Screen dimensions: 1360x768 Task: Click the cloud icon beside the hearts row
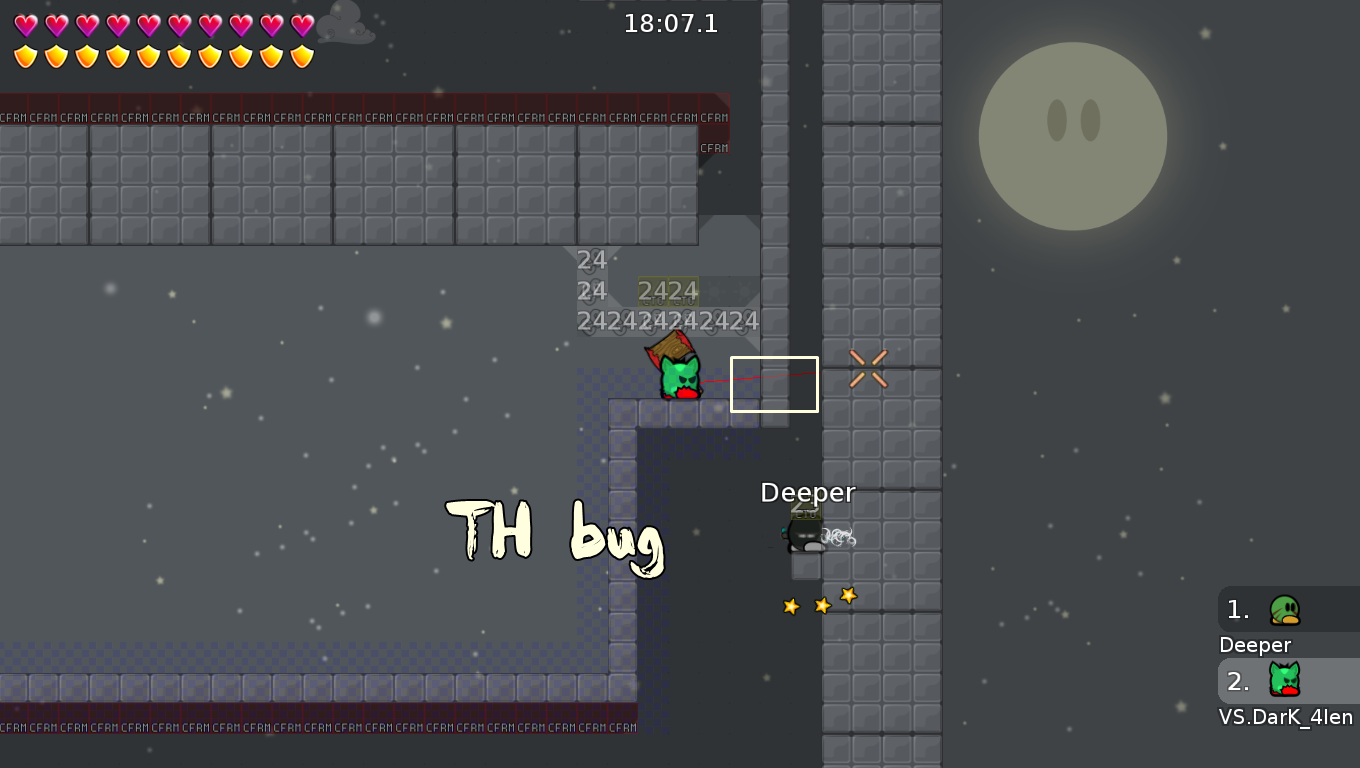(x=347, y=23)
